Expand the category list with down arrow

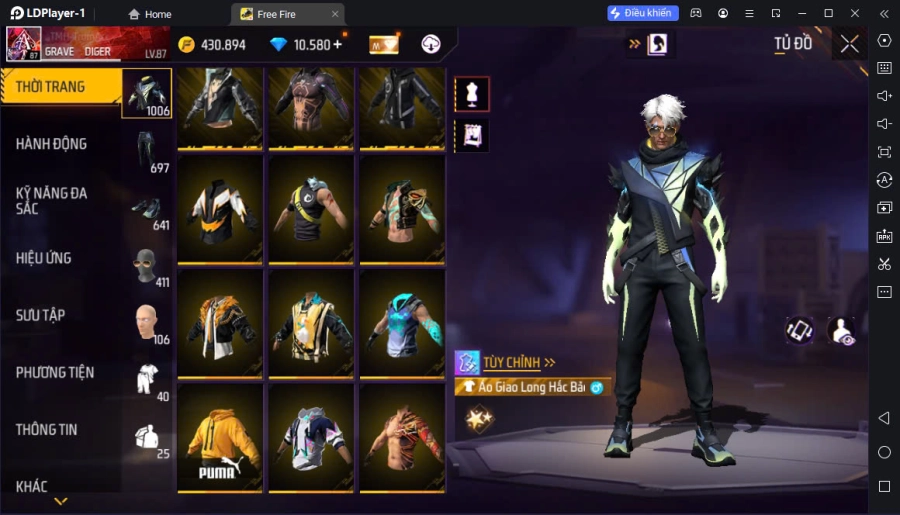click(61, 501)
